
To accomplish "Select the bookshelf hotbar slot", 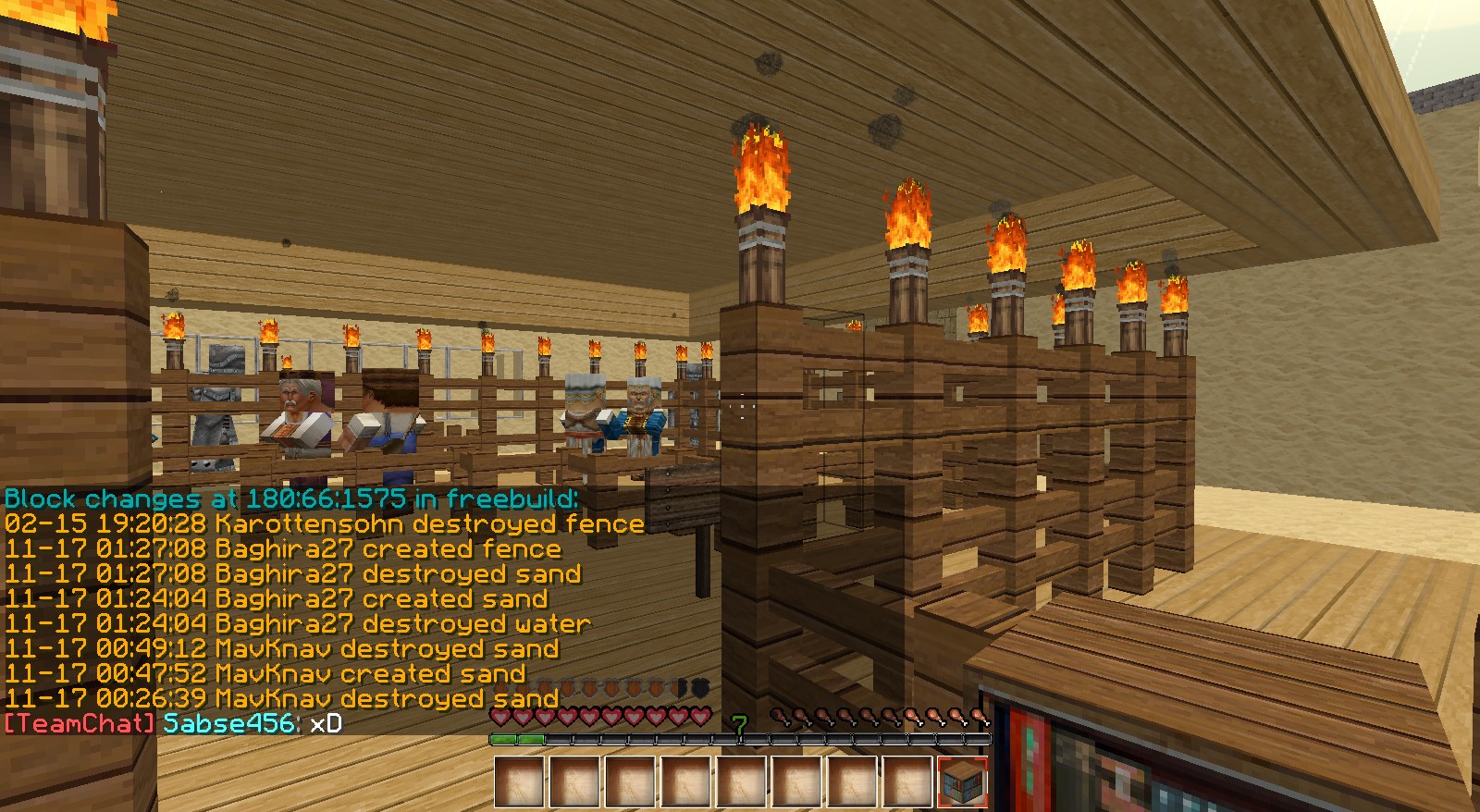I will click(962, 782).
